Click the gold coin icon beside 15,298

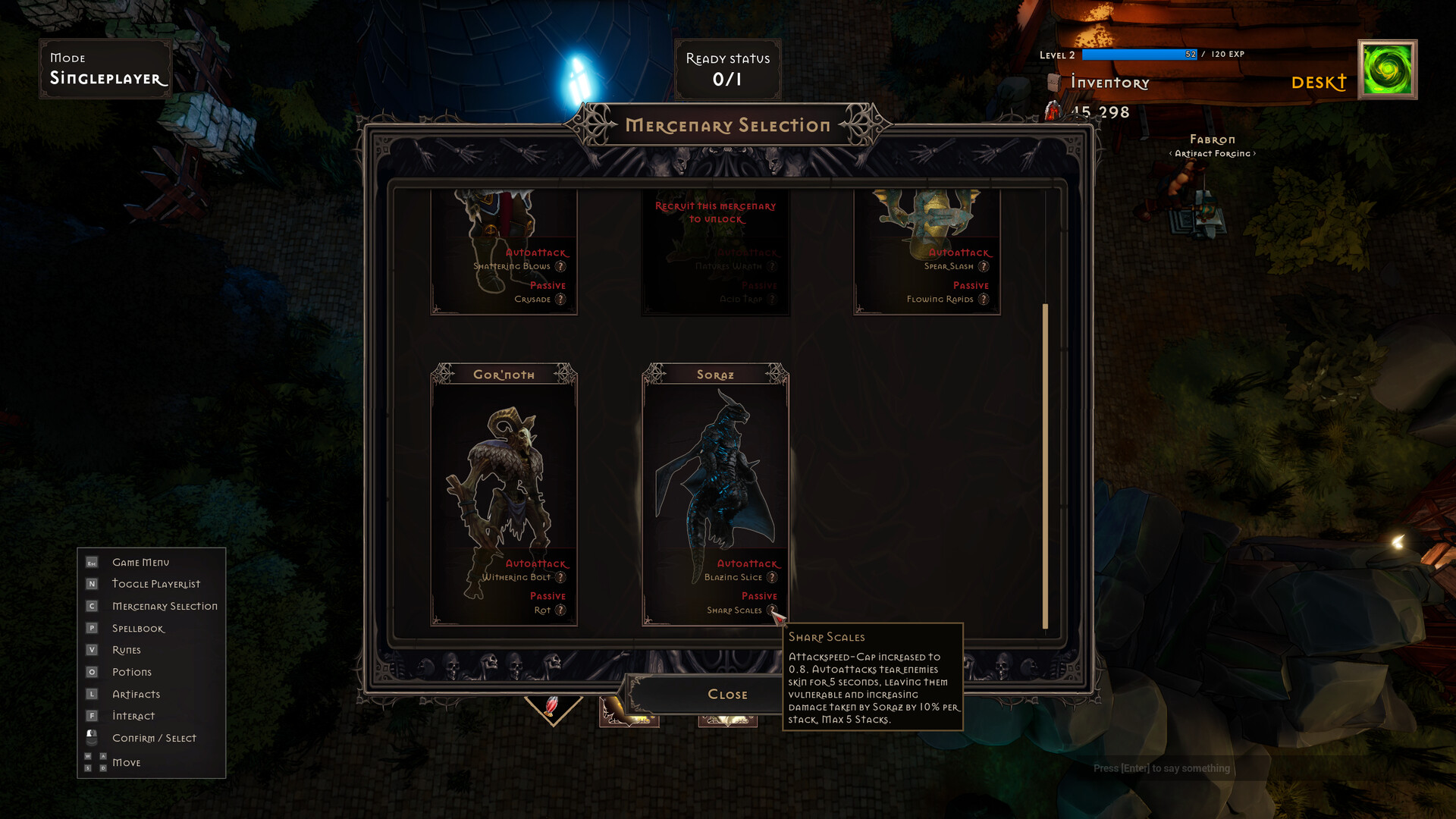pyautogui.click(x=1053, y=112)
